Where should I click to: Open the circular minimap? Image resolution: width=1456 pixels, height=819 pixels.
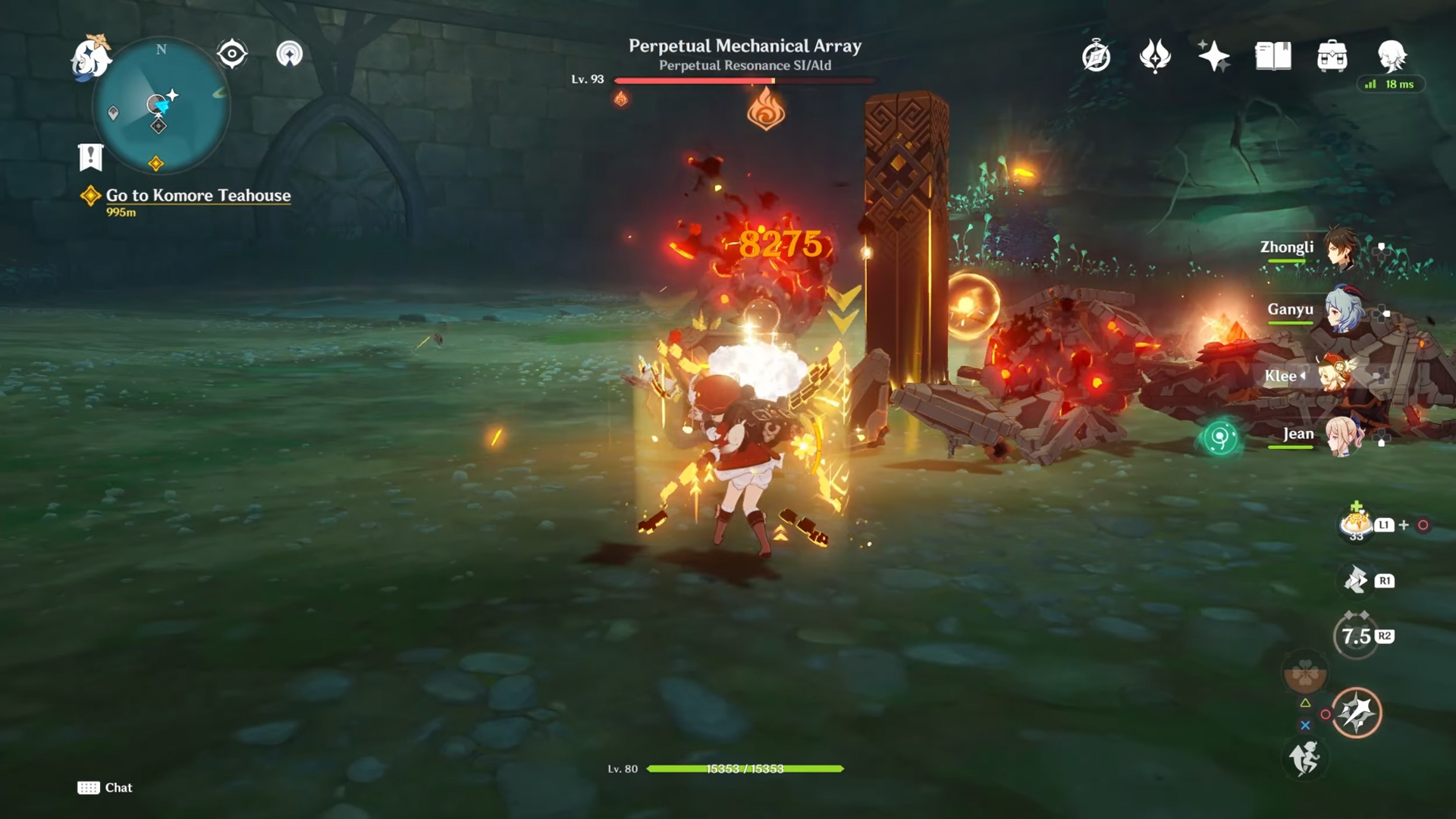coord(161,106)
